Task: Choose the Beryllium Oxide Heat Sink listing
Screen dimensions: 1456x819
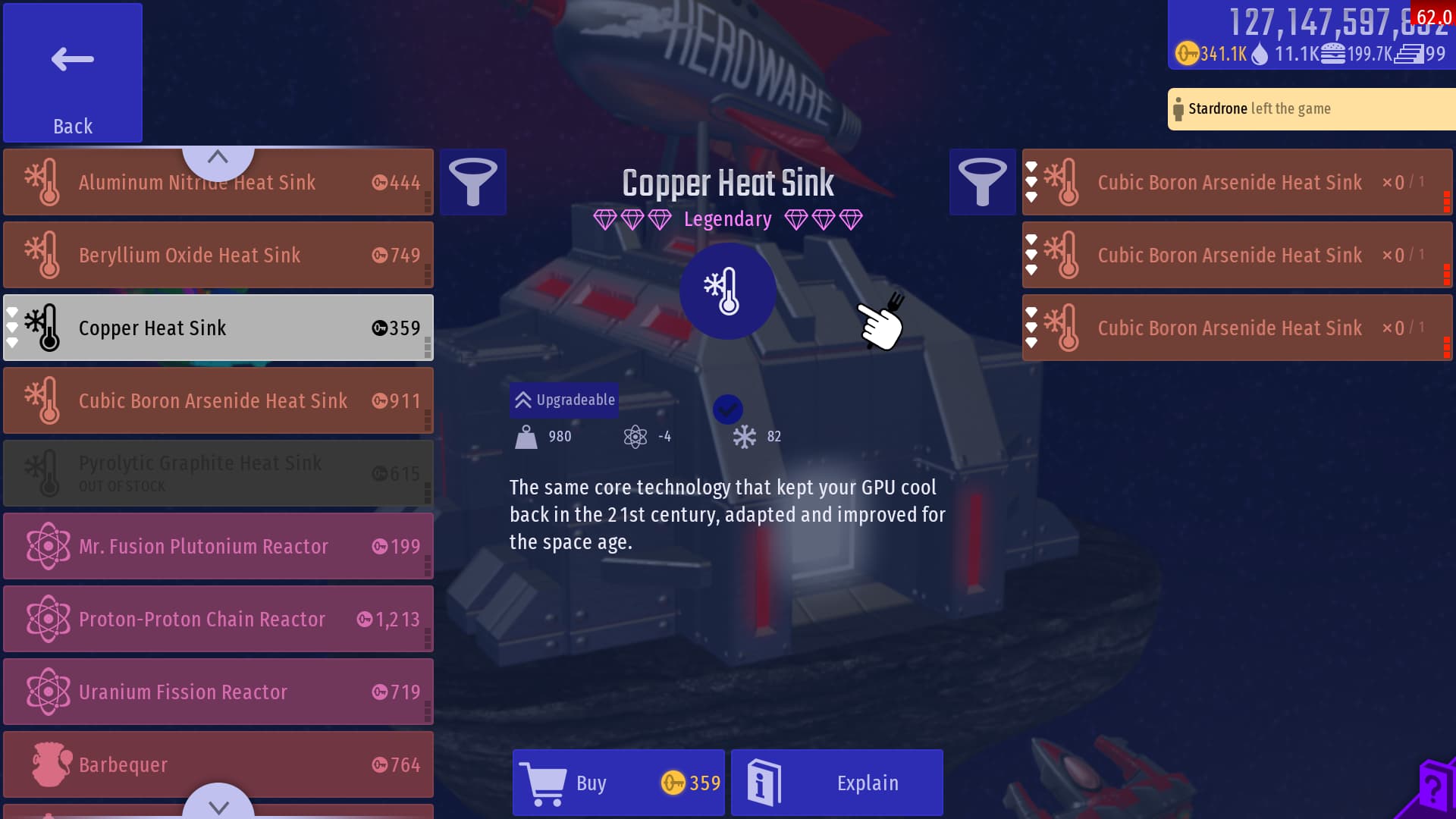Action: click(x=218, y=256)
